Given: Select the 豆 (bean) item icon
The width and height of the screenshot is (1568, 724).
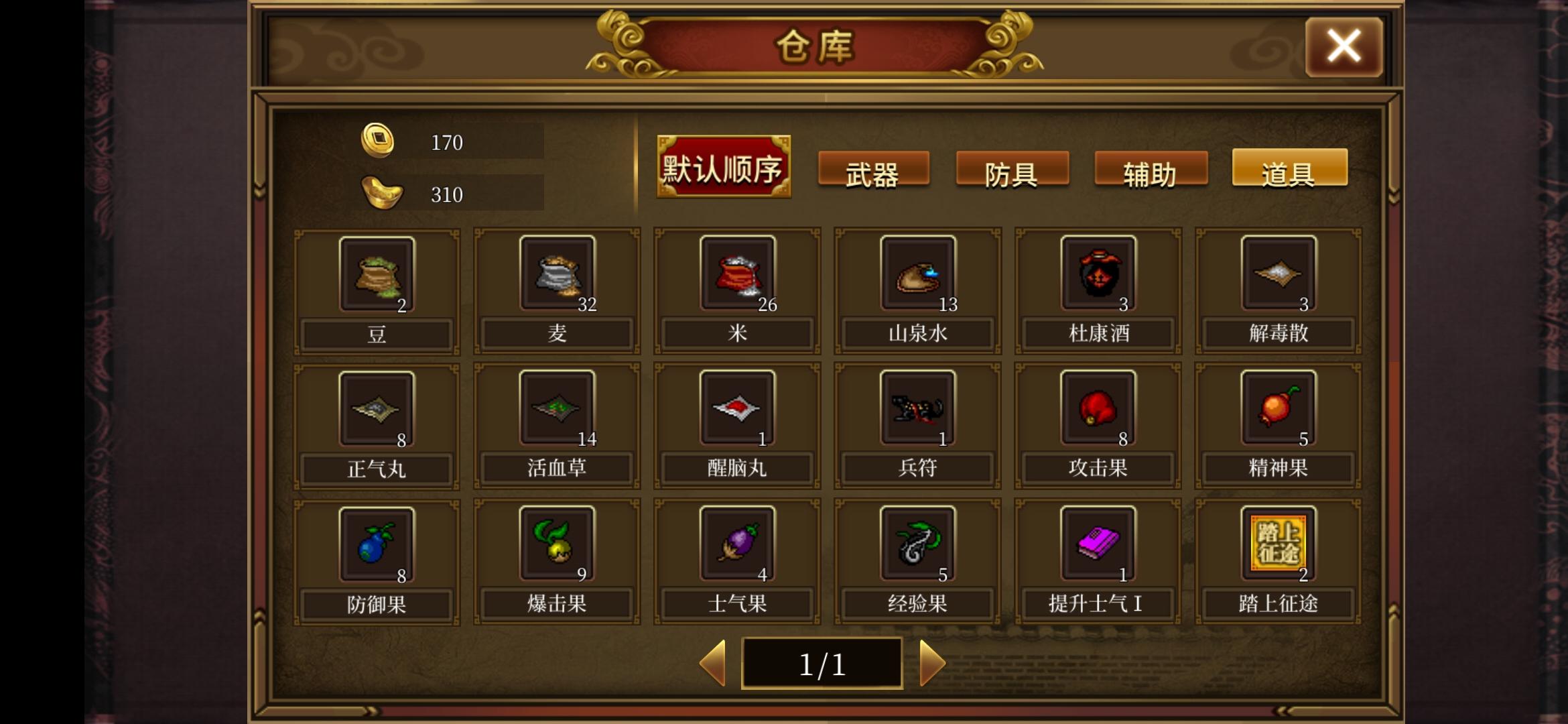Looking at the screenshot, I should tap(377, 275).
